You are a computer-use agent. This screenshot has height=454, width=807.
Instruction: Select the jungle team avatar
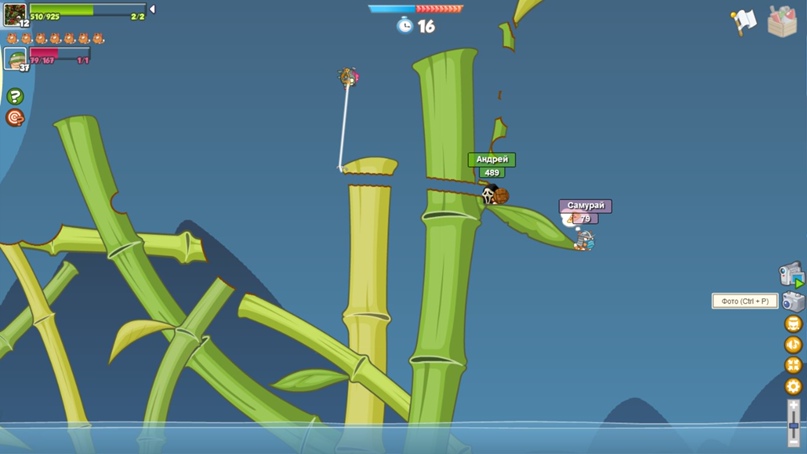pos(15,15)
